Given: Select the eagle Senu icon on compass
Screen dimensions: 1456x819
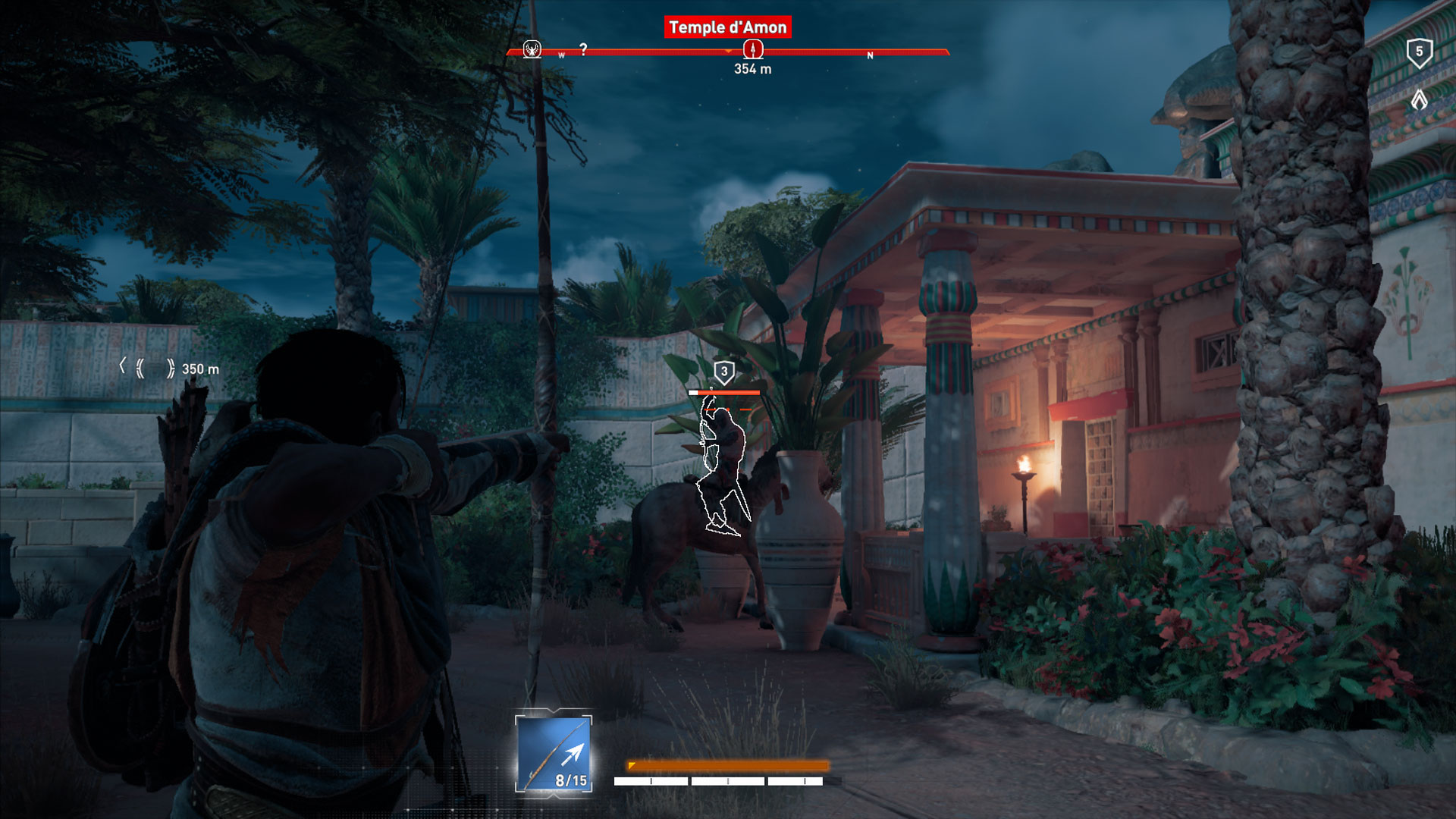Looking at the screenshot, I should [532, 49].
